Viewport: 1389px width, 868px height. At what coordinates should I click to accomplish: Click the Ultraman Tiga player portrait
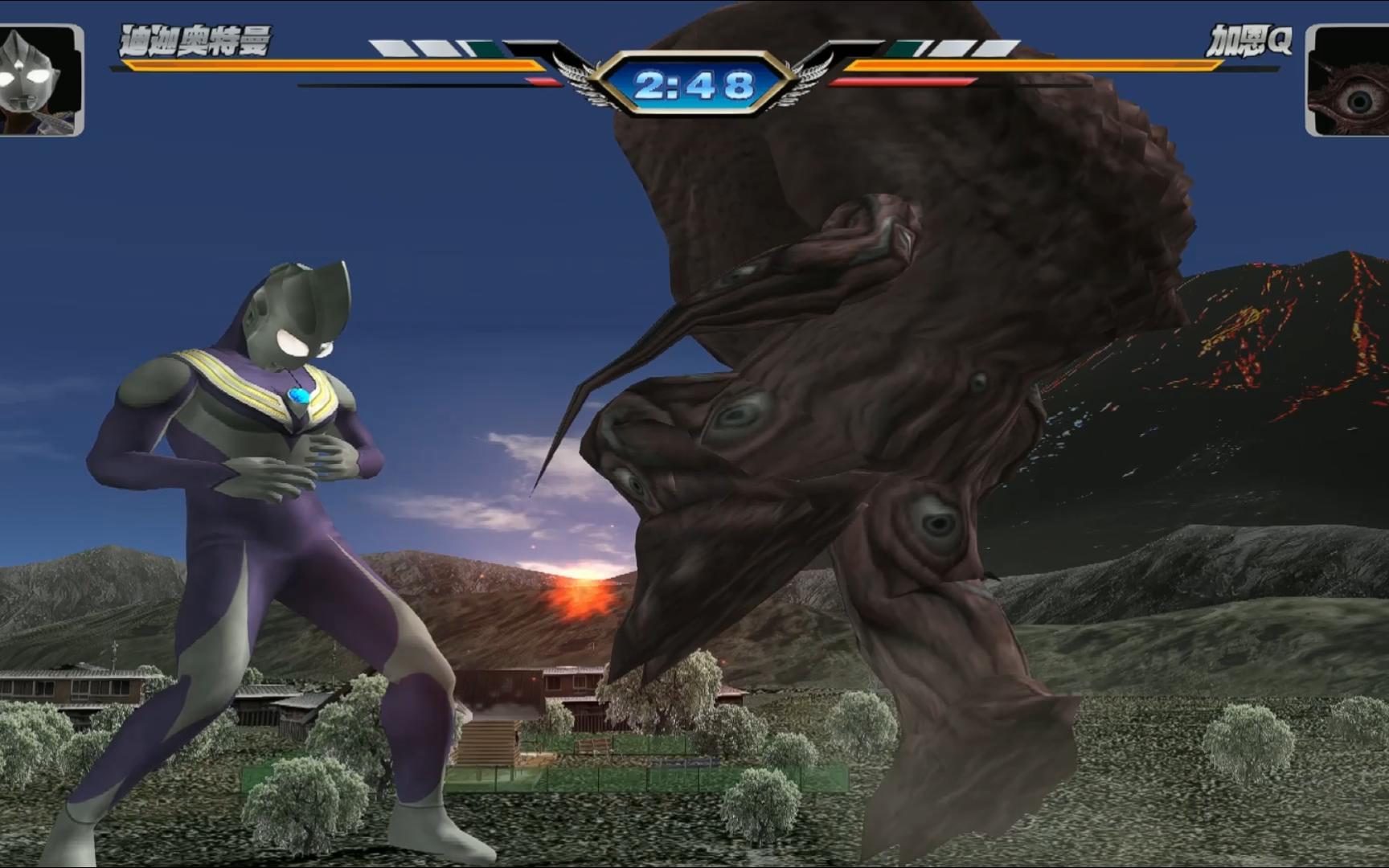coord(40,80)
